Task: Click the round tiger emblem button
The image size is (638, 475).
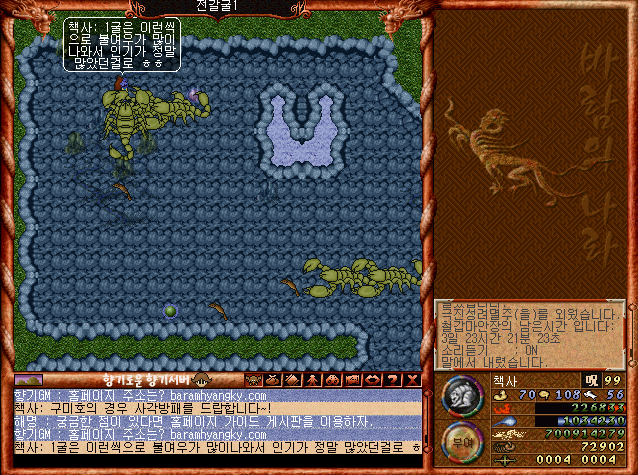Action: (x=461, y=397)
